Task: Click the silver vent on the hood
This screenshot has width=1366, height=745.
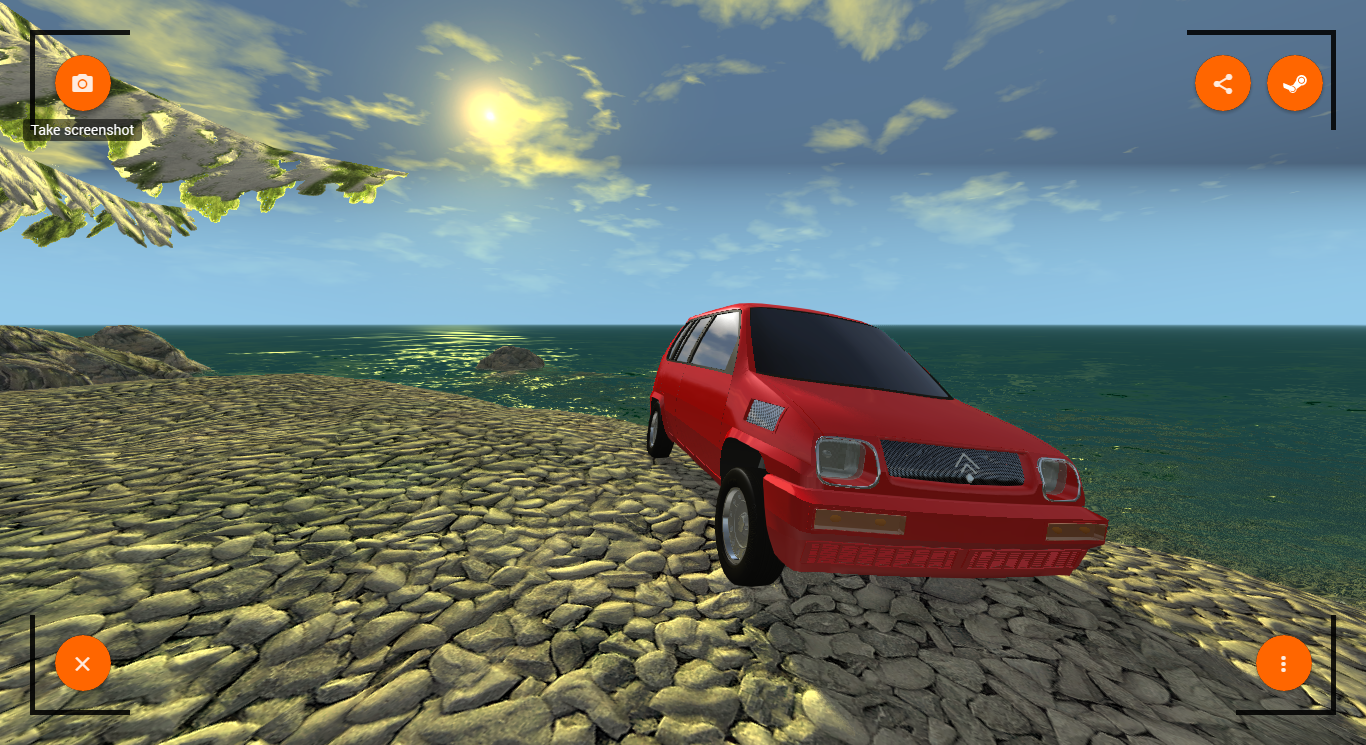Action: [764, 415]
